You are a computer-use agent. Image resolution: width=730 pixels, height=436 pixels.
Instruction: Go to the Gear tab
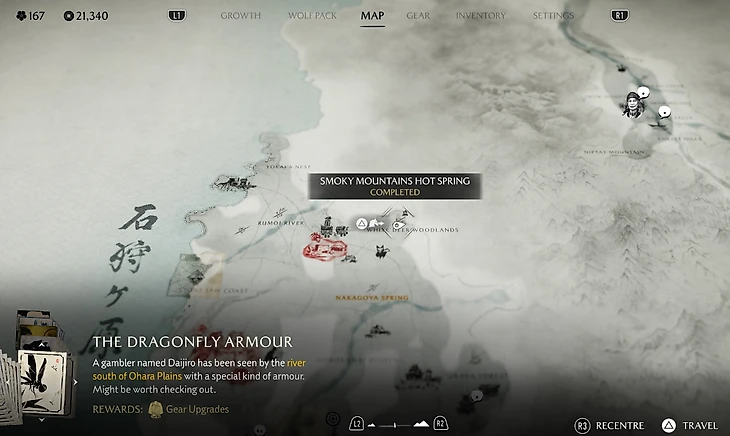[x=418, y=16]
